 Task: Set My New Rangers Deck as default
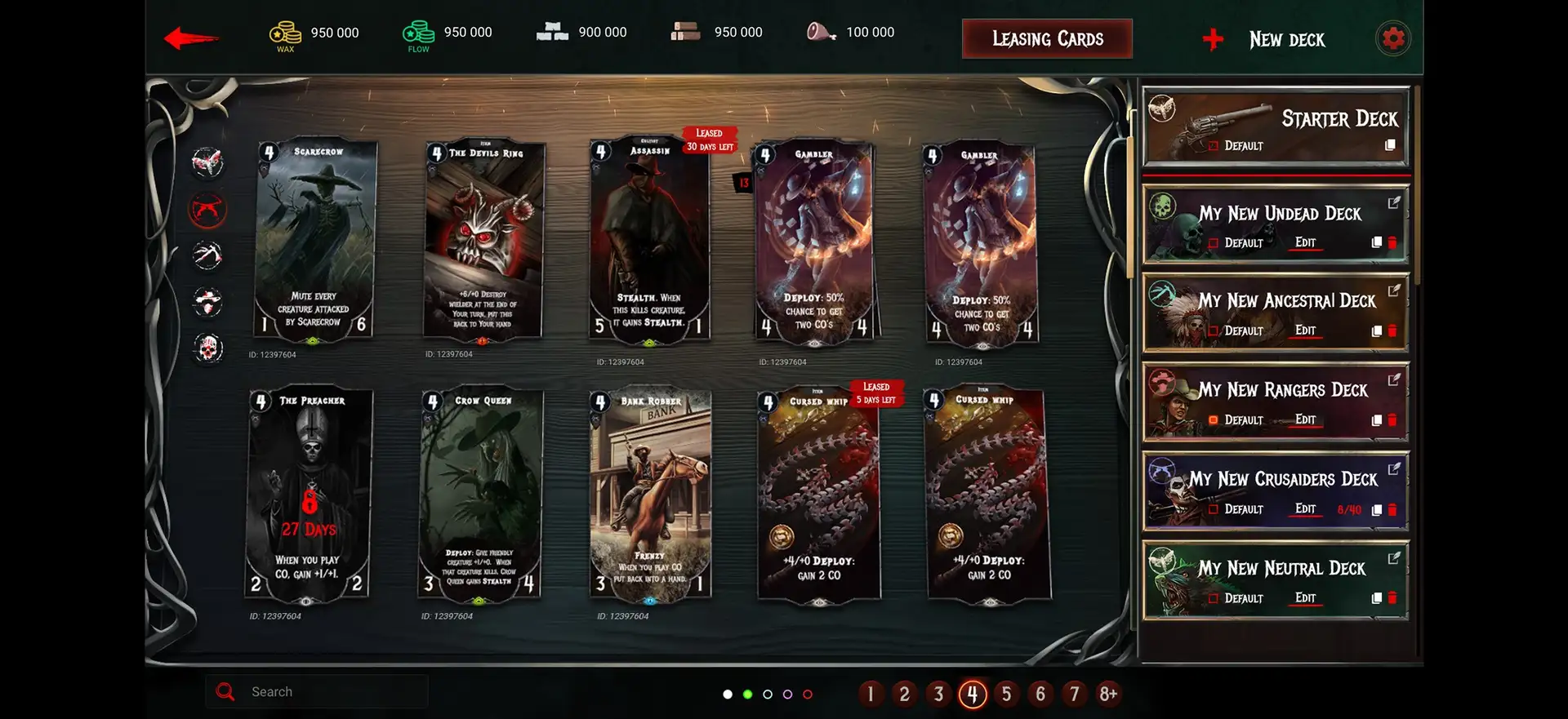click(1214, 420)
